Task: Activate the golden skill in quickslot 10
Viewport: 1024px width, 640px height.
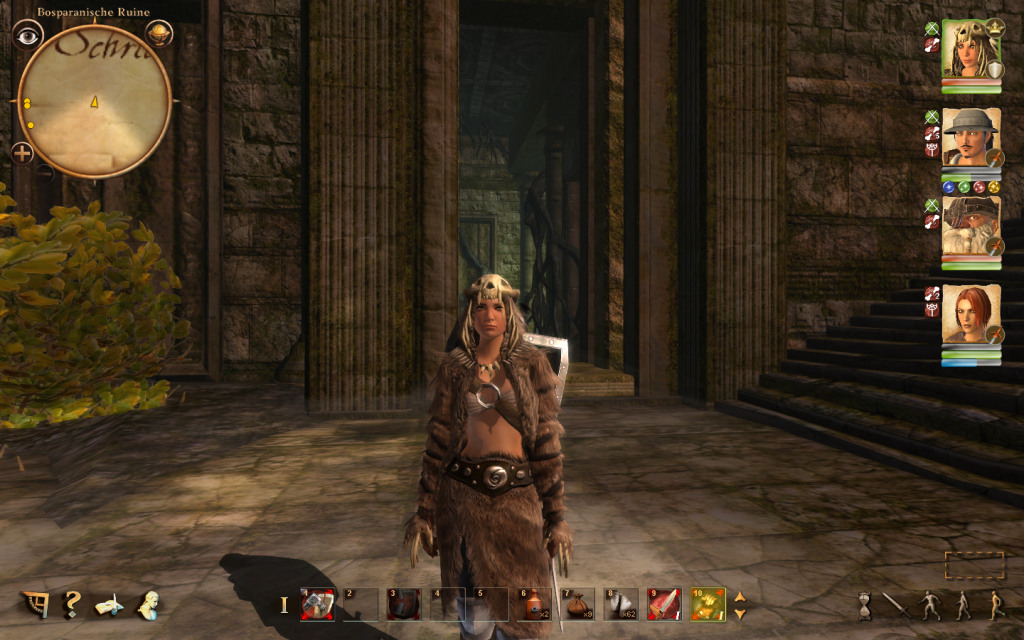Action: pyautogui.click(x=707, y=603)
